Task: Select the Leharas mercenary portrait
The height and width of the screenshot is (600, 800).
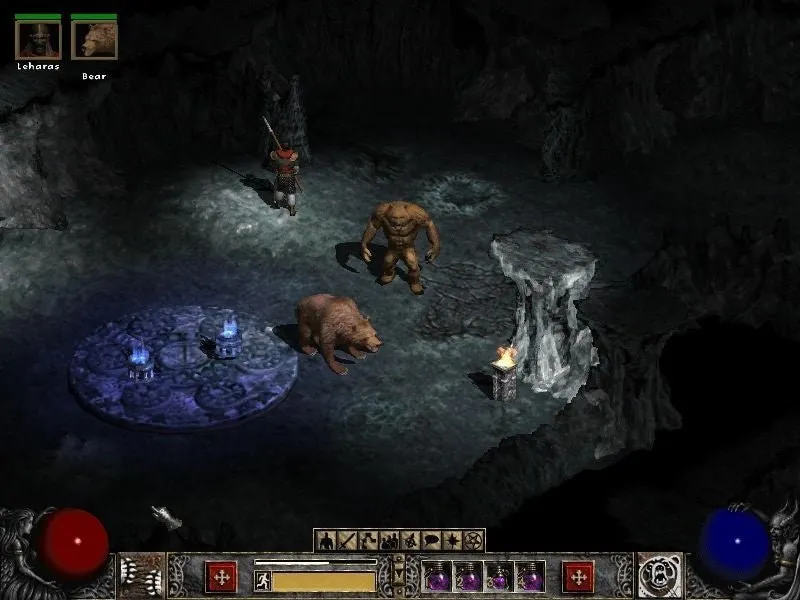Action: click(x=38, y=40)
